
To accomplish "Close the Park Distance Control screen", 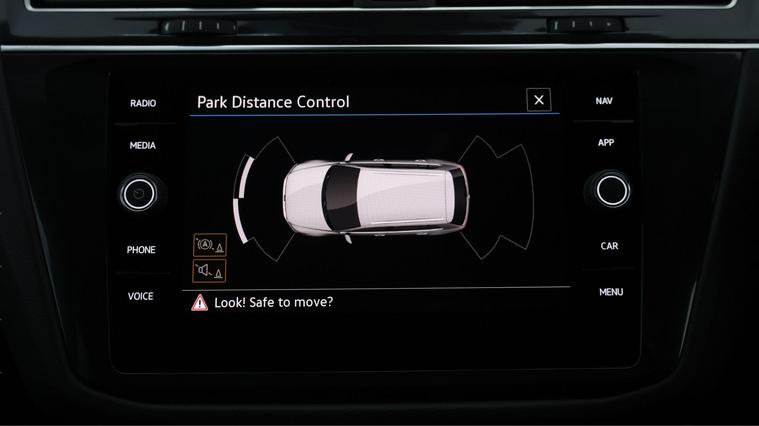I will (x=539, y=100).
